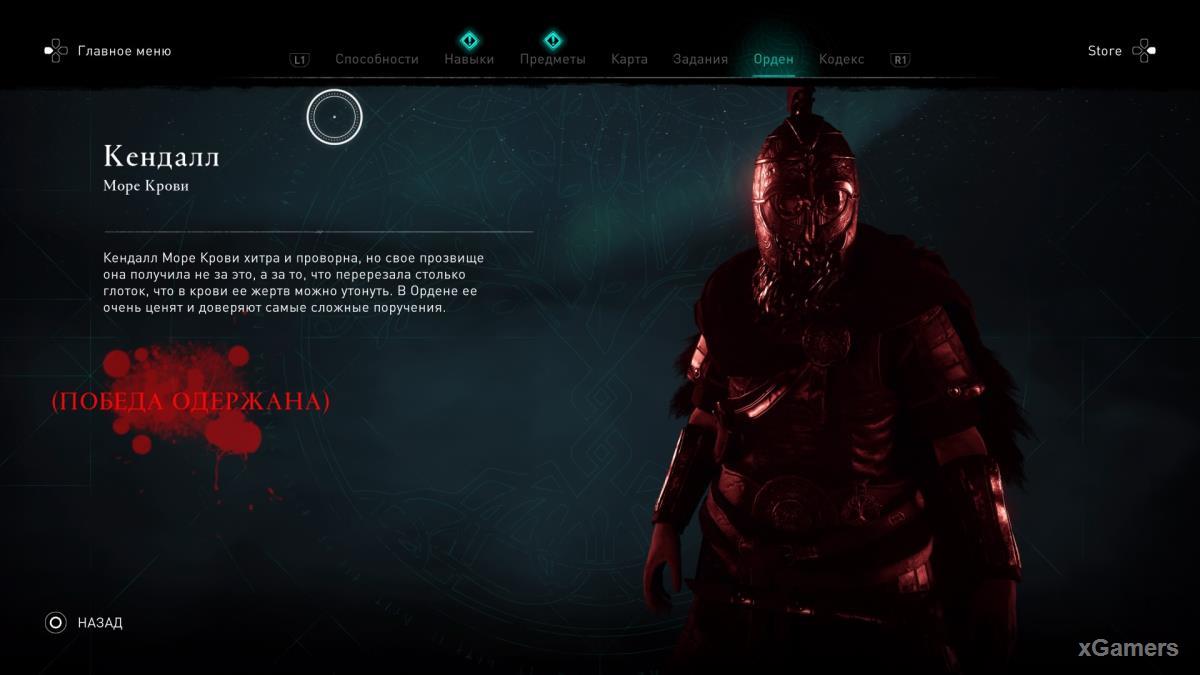Open Главное меню

(124, 51)
